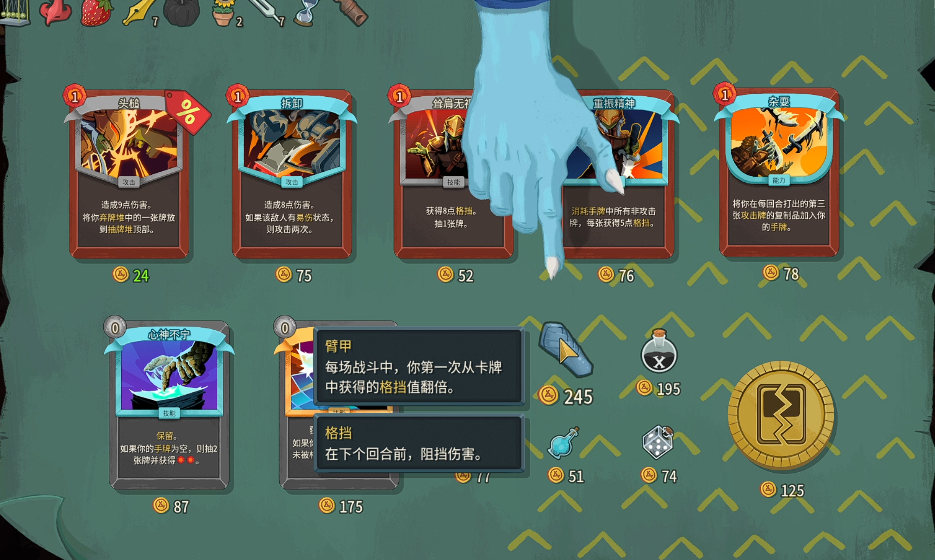Inspect the wooden whistle relic
The height and width of the screenshot is (560, 935).
point(350,10)
